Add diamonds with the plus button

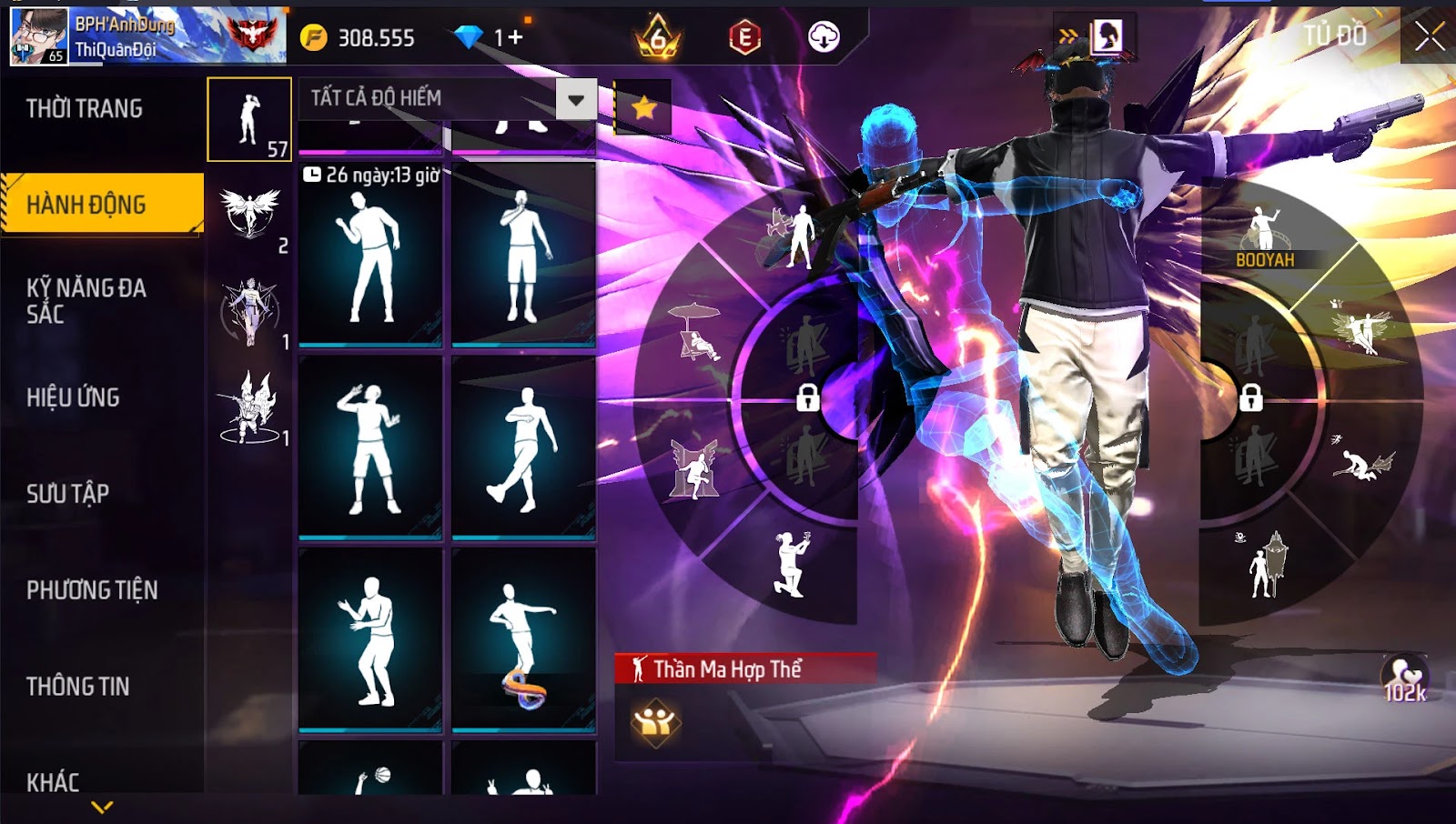tap(516, 37)
